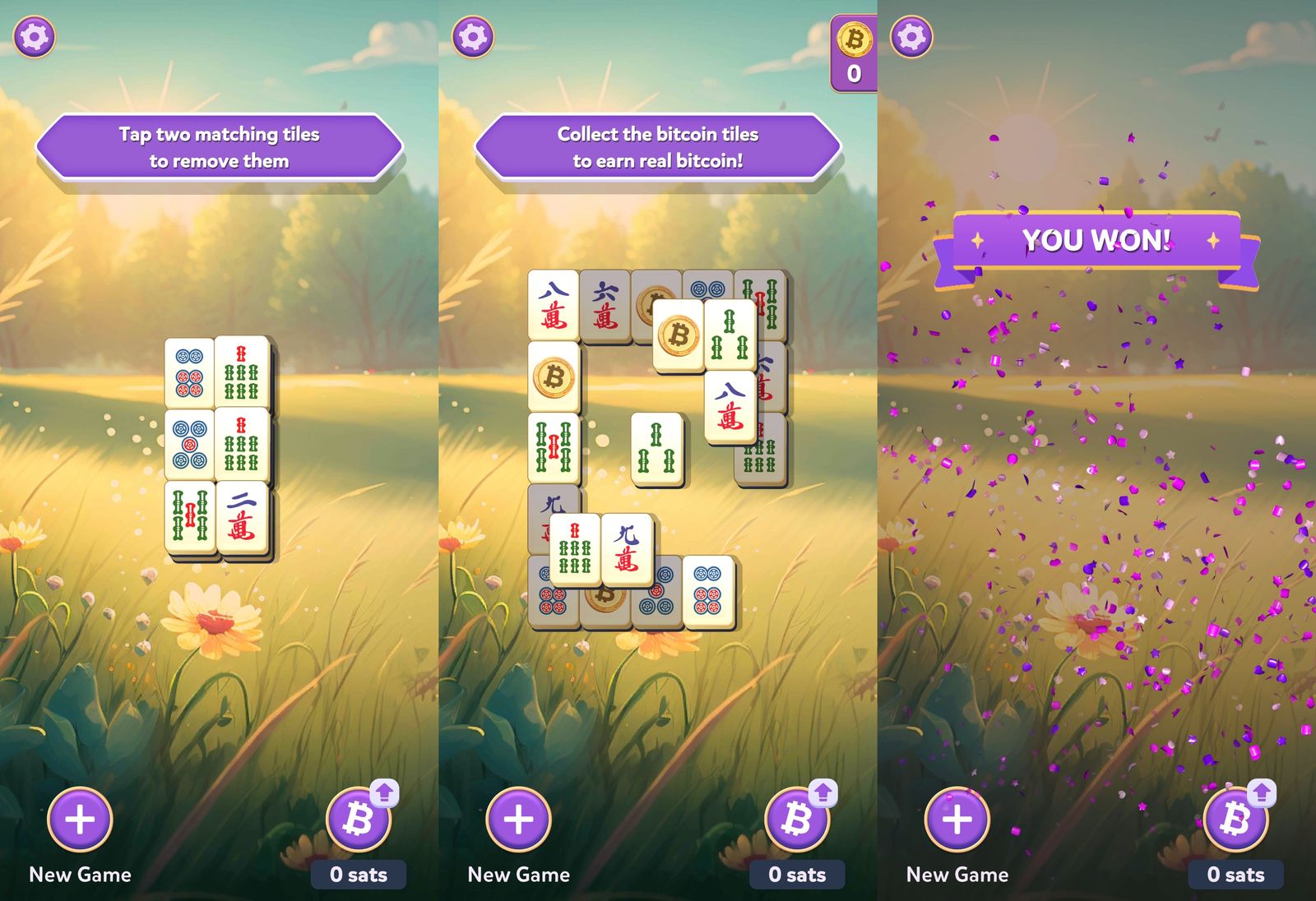This screenshot has height=901, width=1316.
Task: Select the red character tile reading two
Action: (244, 515)
